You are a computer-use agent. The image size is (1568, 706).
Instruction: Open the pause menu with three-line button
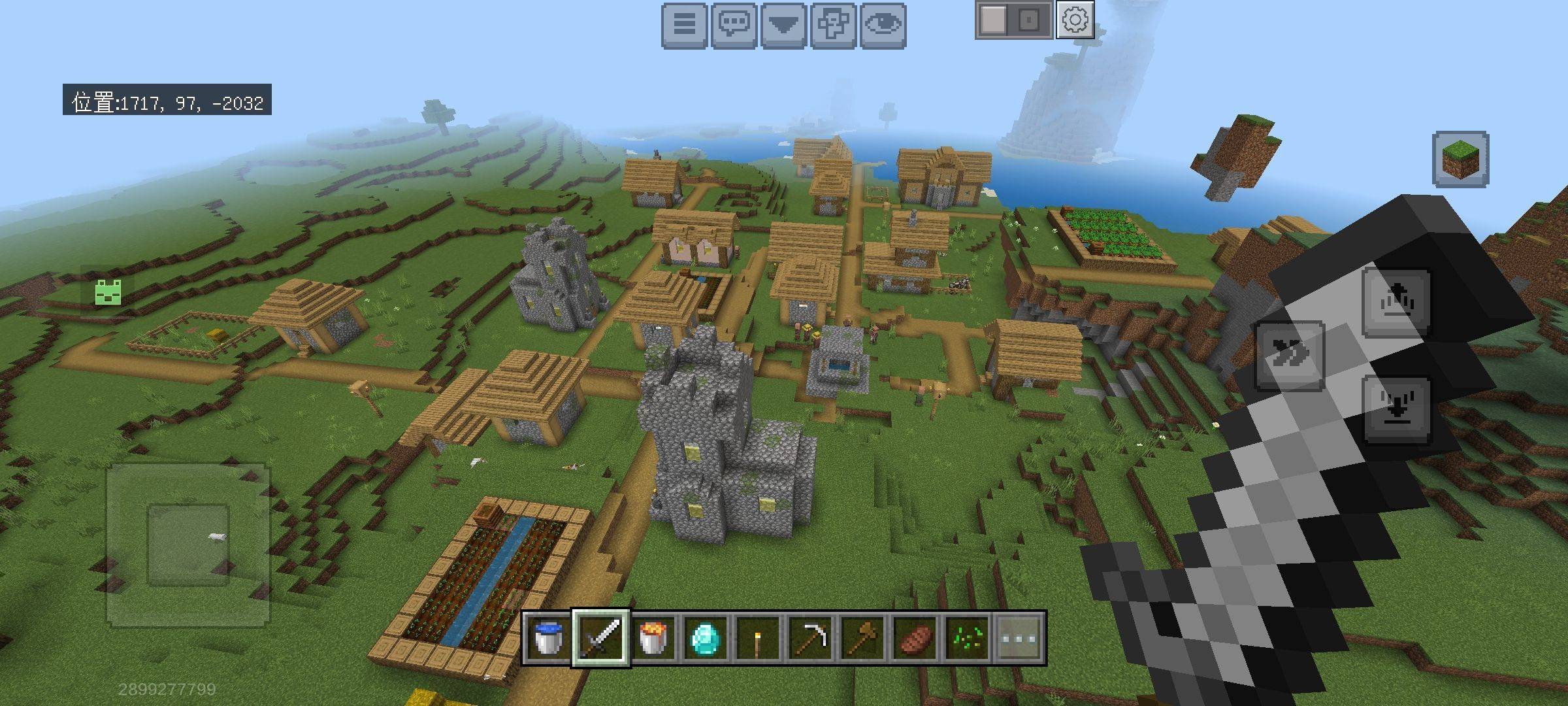(x=684, y=25)
